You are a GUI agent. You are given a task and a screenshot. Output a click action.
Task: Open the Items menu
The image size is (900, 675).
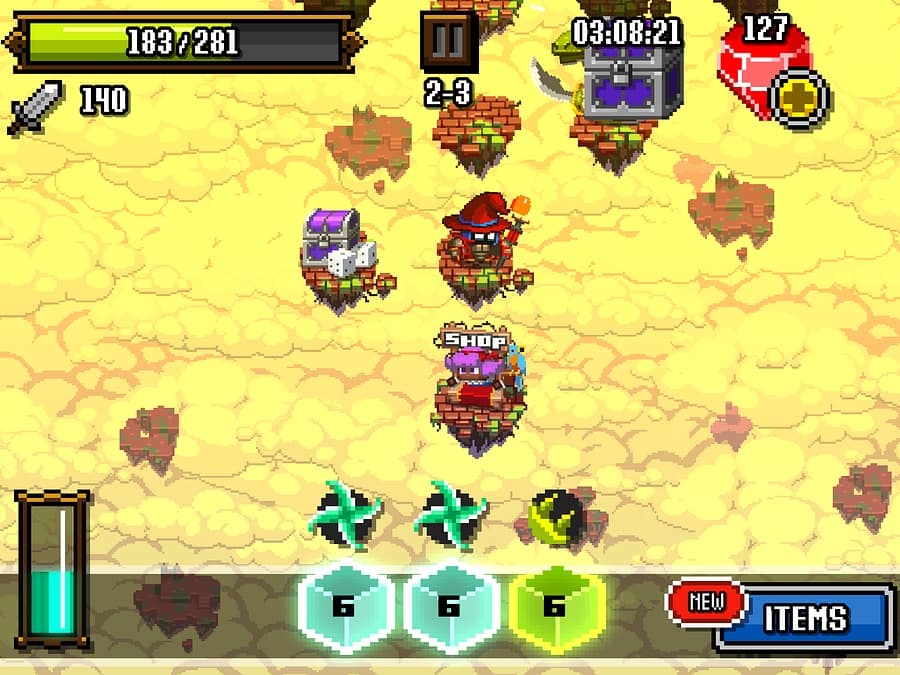[x=805, y=617]
